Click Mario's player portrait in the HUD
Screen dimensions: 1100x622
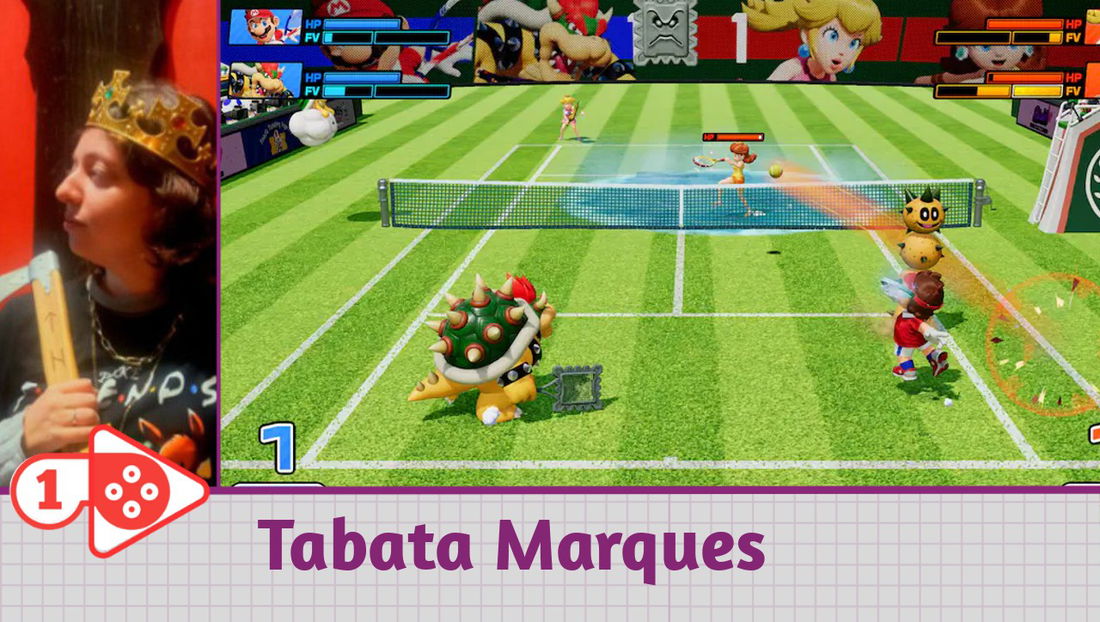click(x=265, y=26)
